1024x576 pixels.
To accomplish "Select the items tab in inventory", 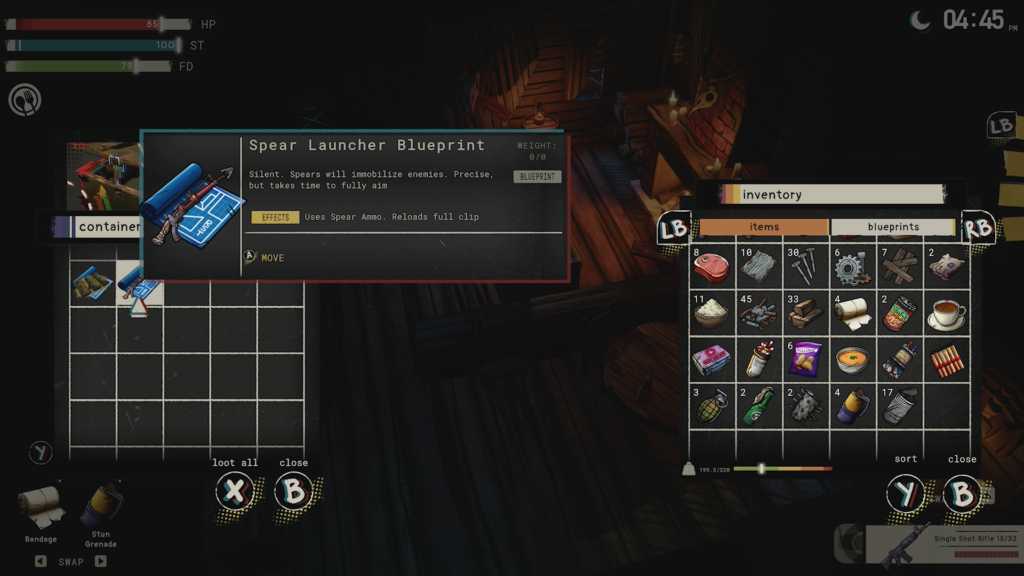I will pyautogui.click(x=764, y=227).
